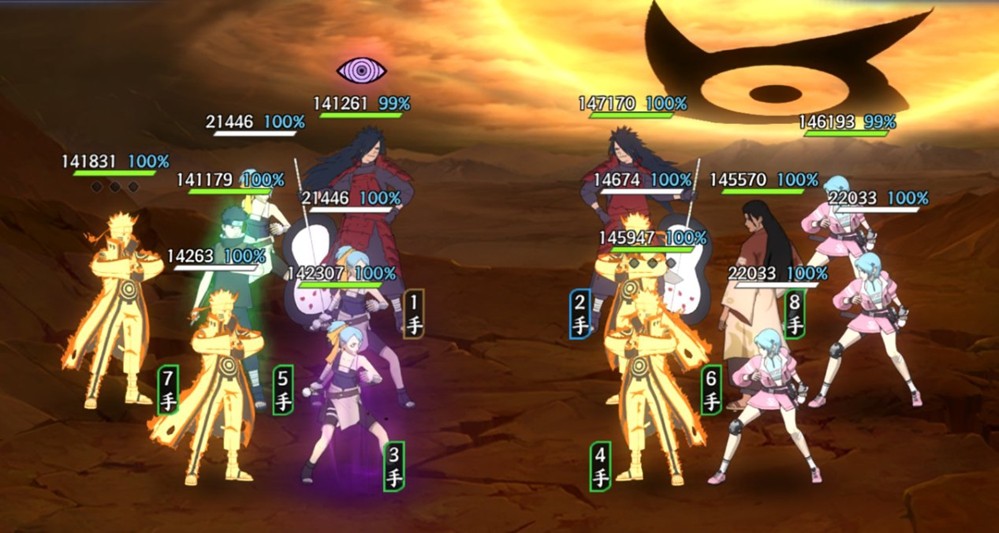Viewport: 999px width, 533px height.
Task: Click the 6手 move order marker
Action: (x=712, y=390)
